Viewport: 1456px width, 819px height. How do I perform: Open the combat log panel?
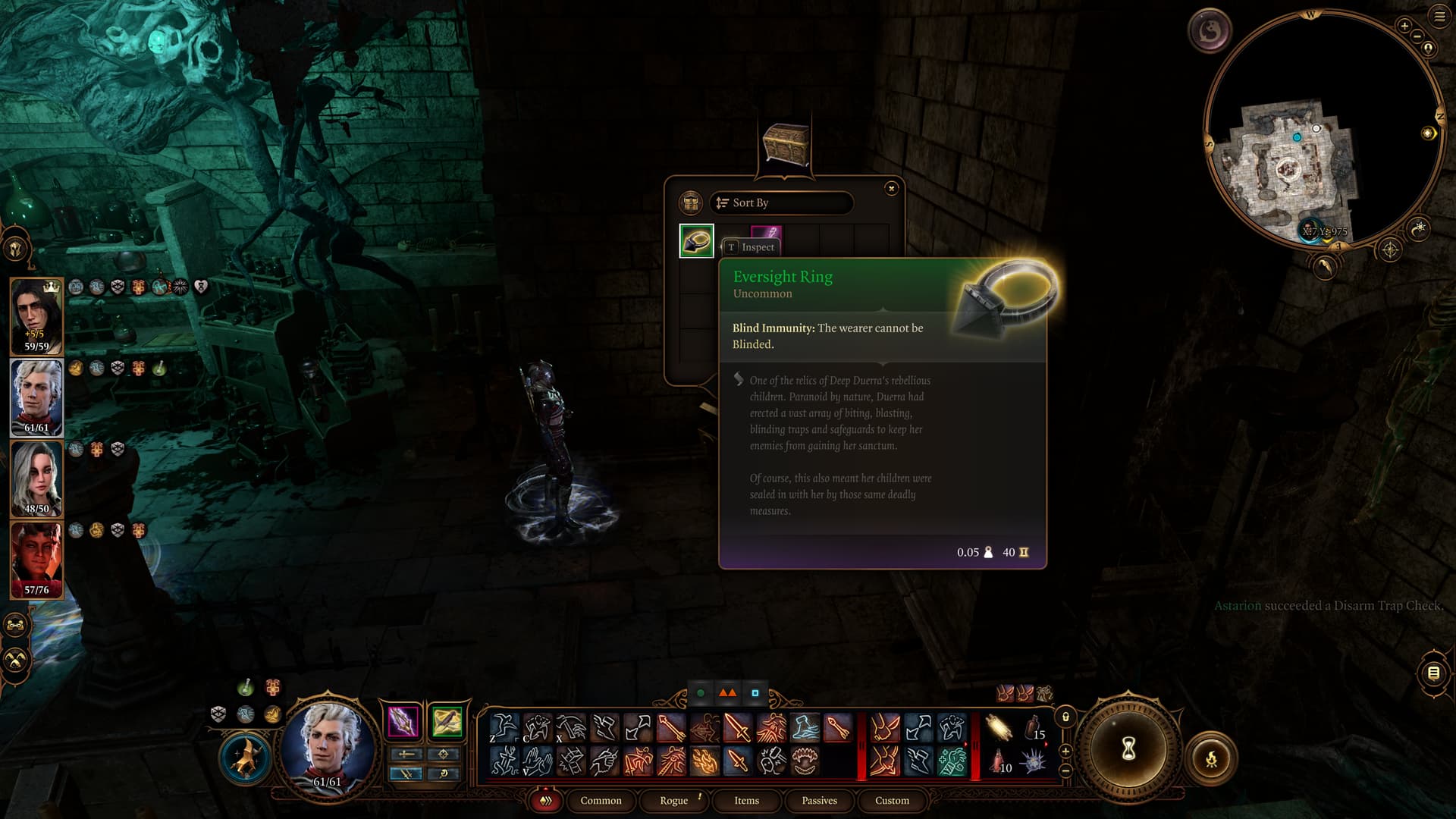pyautogui.click(x=1433, y=673)
